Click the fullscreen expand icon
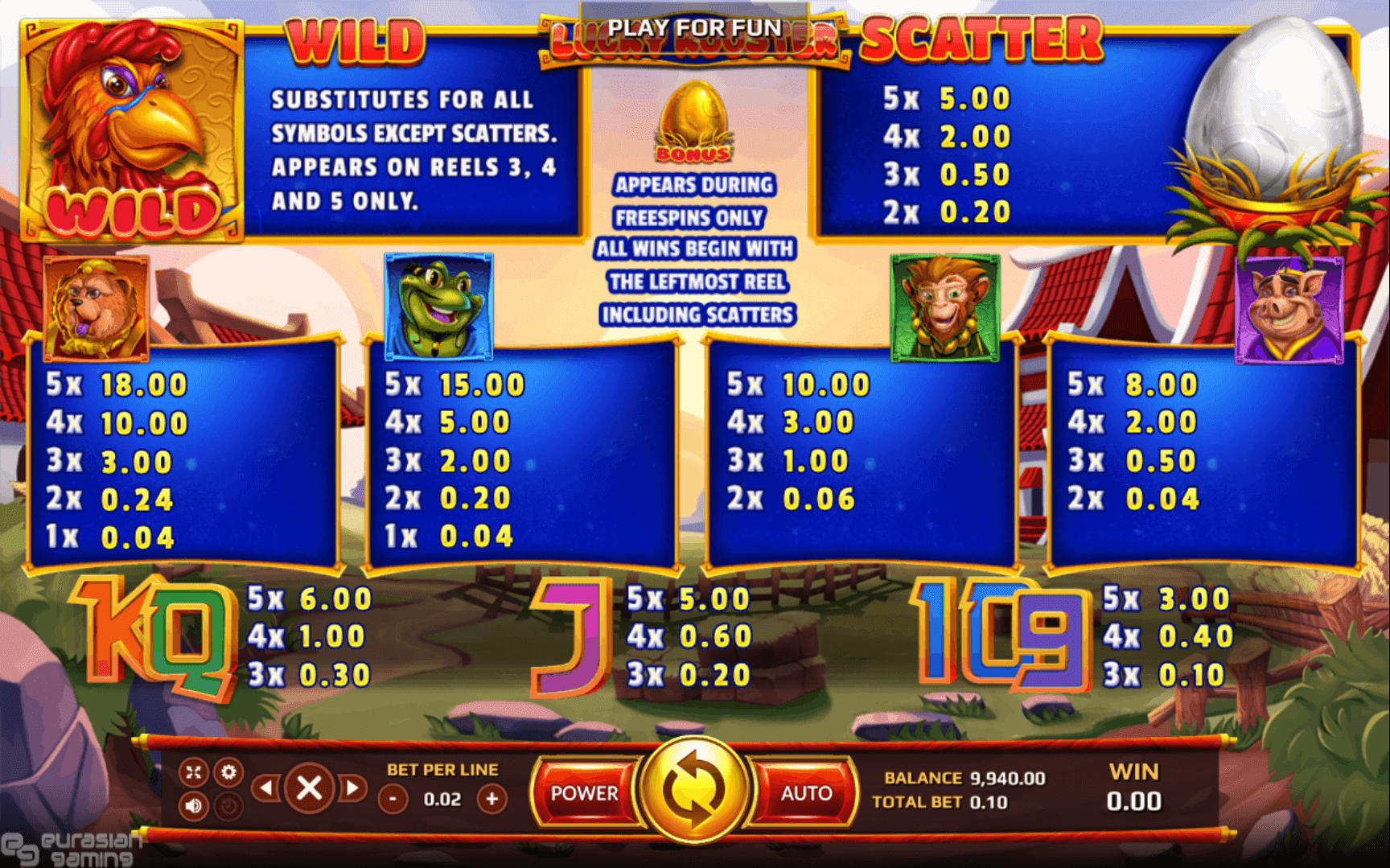Image resolution: width=1390 pixels, height=868 pixels. 193,772
